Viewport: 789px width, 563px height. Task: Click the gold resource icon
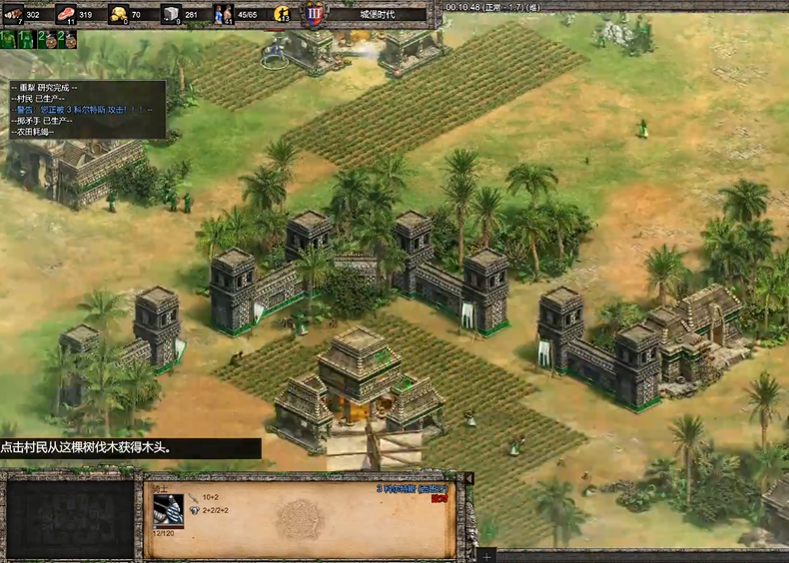click(x=119, y=14)
